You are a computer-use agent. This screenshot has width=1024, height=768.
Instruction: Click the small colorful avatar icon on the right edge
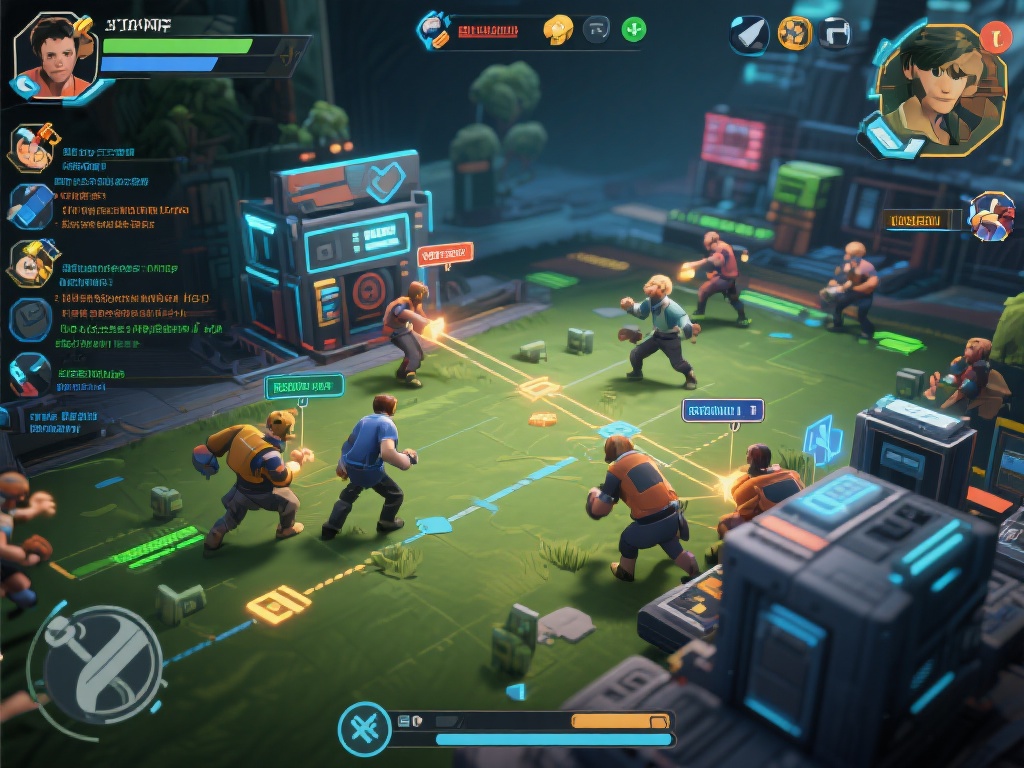coord(991,217)
